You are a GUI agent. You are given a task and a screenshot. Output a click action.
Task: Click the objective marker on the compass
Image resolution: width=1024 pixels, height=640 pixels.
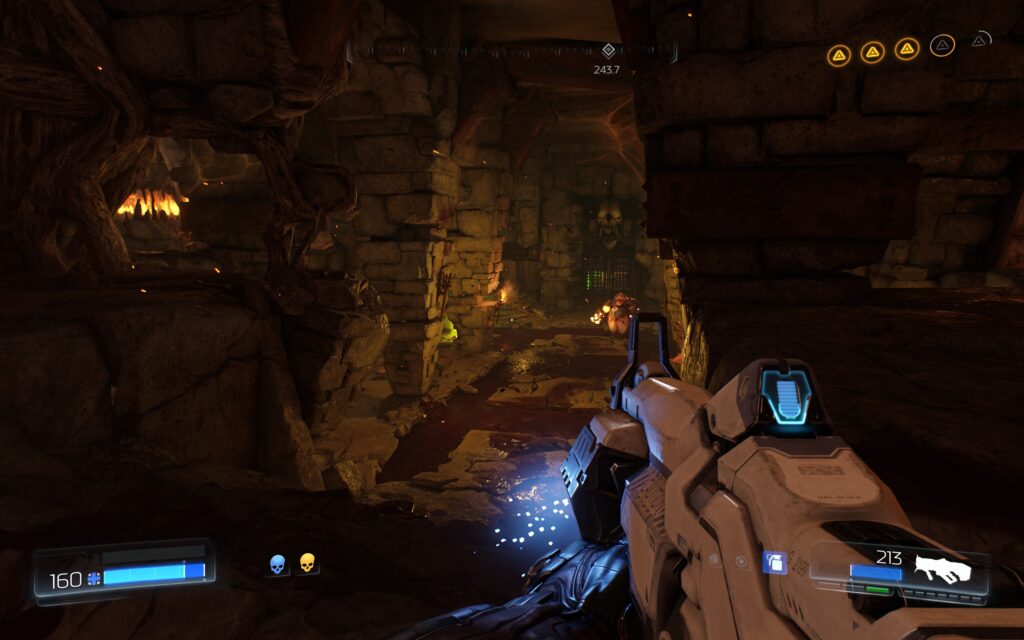pos(607,51)
